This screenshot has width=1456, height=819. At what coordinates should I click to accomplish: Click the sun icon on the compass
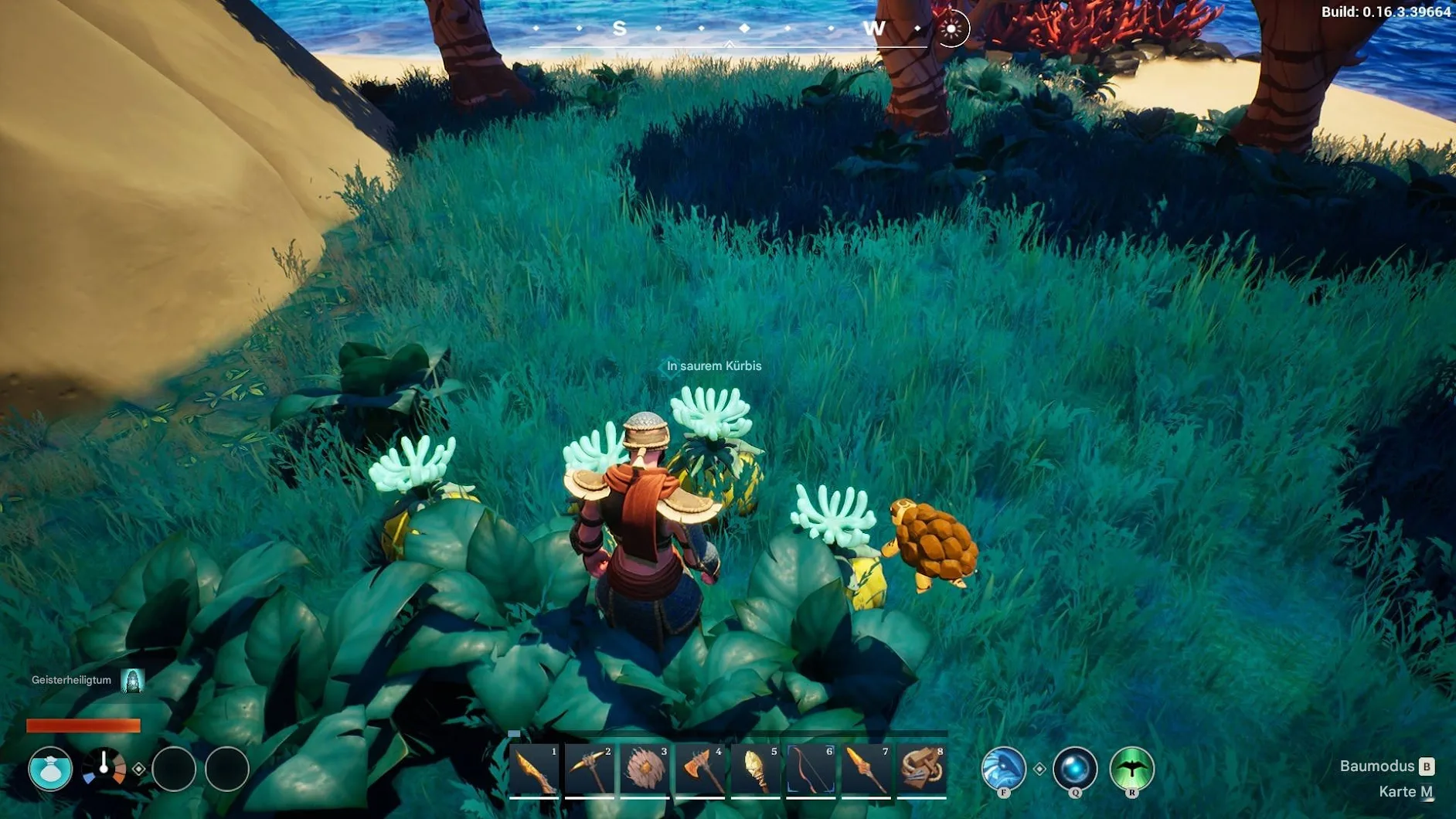951,29
